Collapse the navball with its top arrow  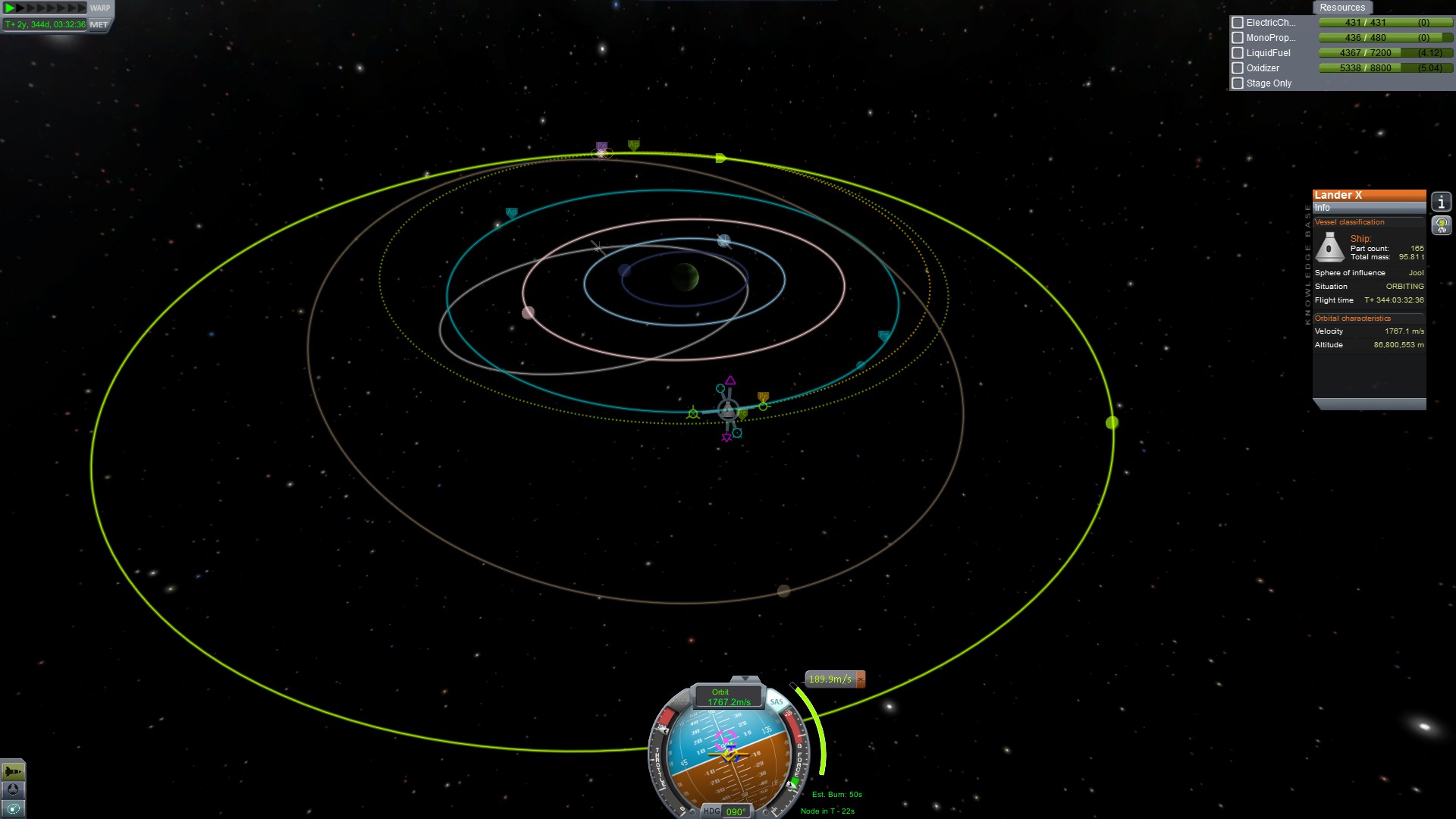coord(745,679)
